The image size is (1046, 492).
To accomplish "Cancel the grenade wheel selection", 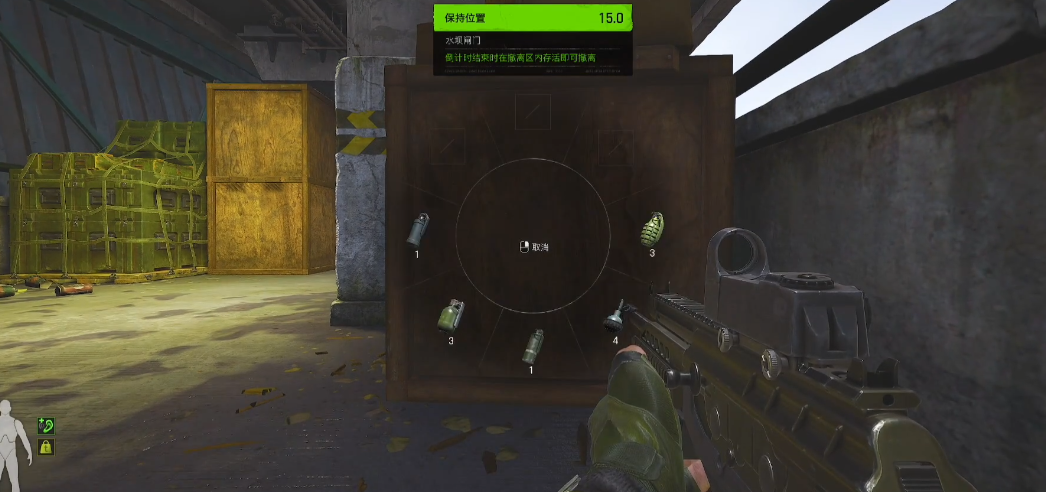I will pyautogui.click(x=534, y=247).
